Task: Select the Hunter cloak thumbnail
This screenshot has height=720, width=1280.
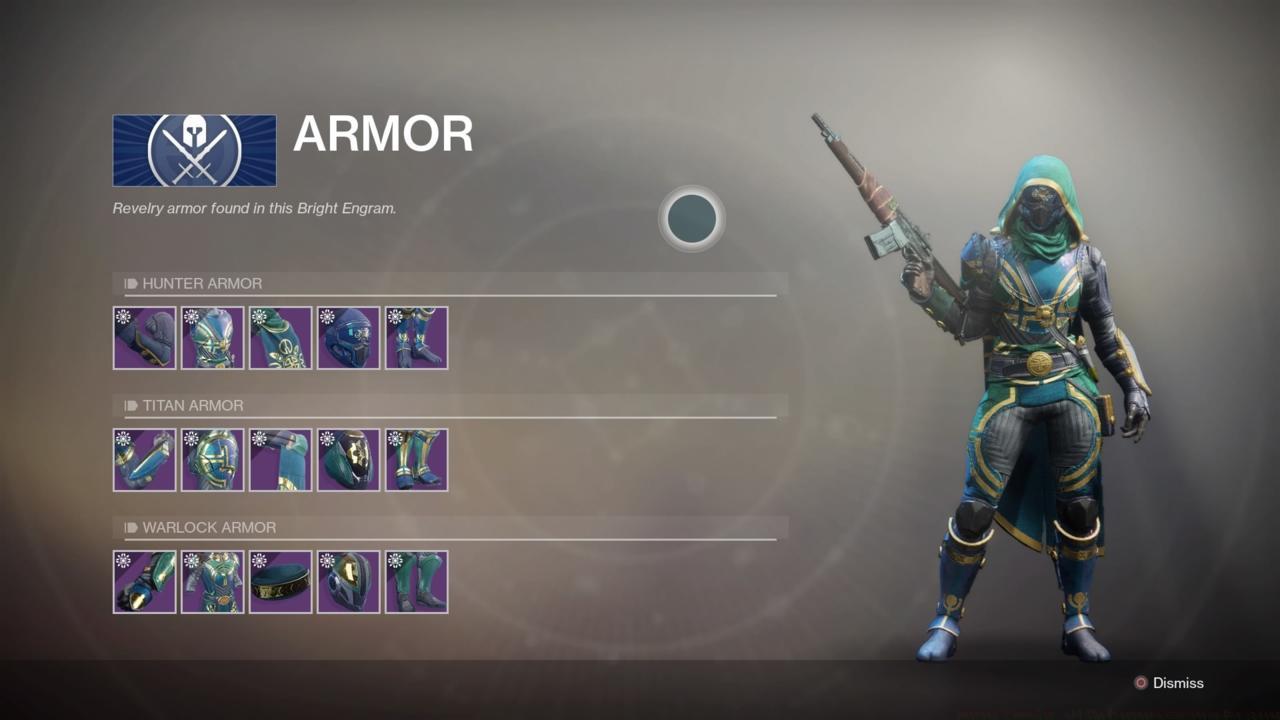Action: (281, 338)
